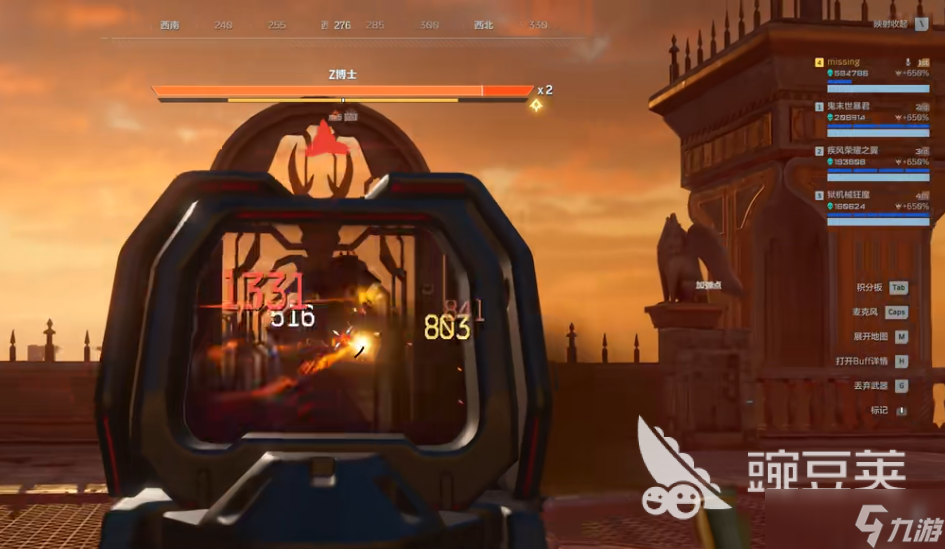Select player "missing" in the squad list
This screenshot has width=945, height=549.
pyautogui.click(x=843, y=62)
